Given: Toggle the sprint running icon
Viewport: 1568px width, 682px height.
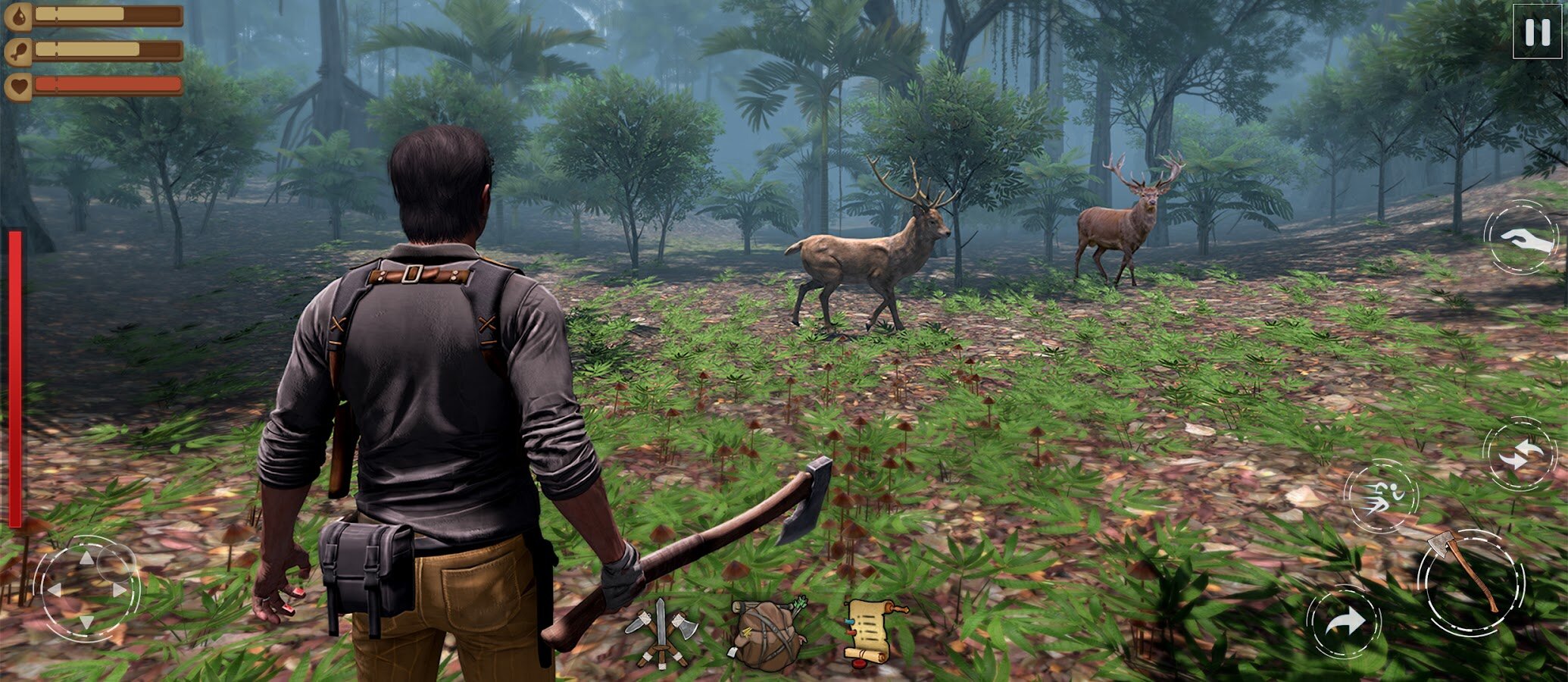Looking at the screenshot, I should pos(1381,496).
